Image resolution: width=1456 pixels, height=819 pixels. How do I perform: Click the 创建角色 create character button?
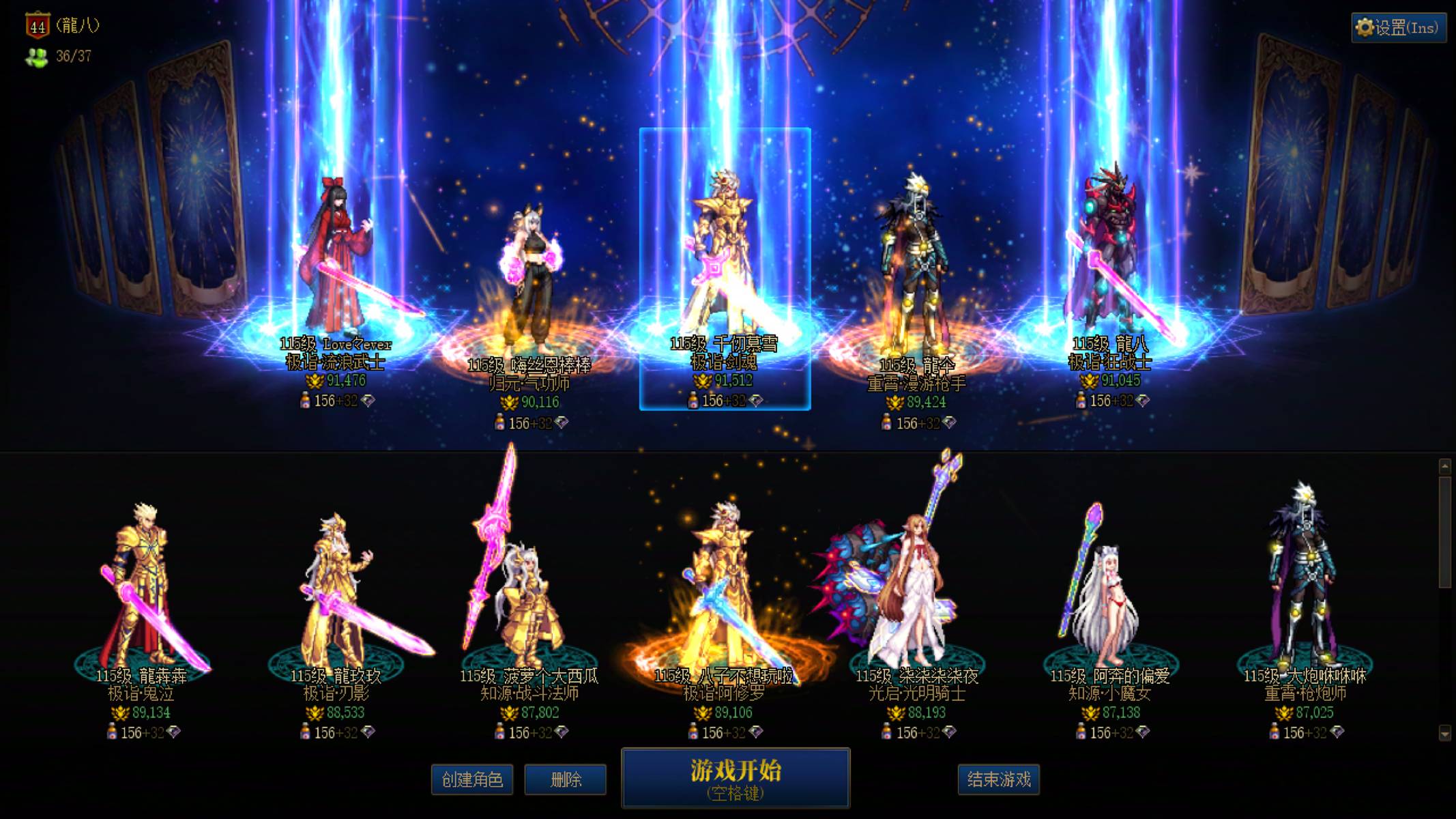click(472, 779)
